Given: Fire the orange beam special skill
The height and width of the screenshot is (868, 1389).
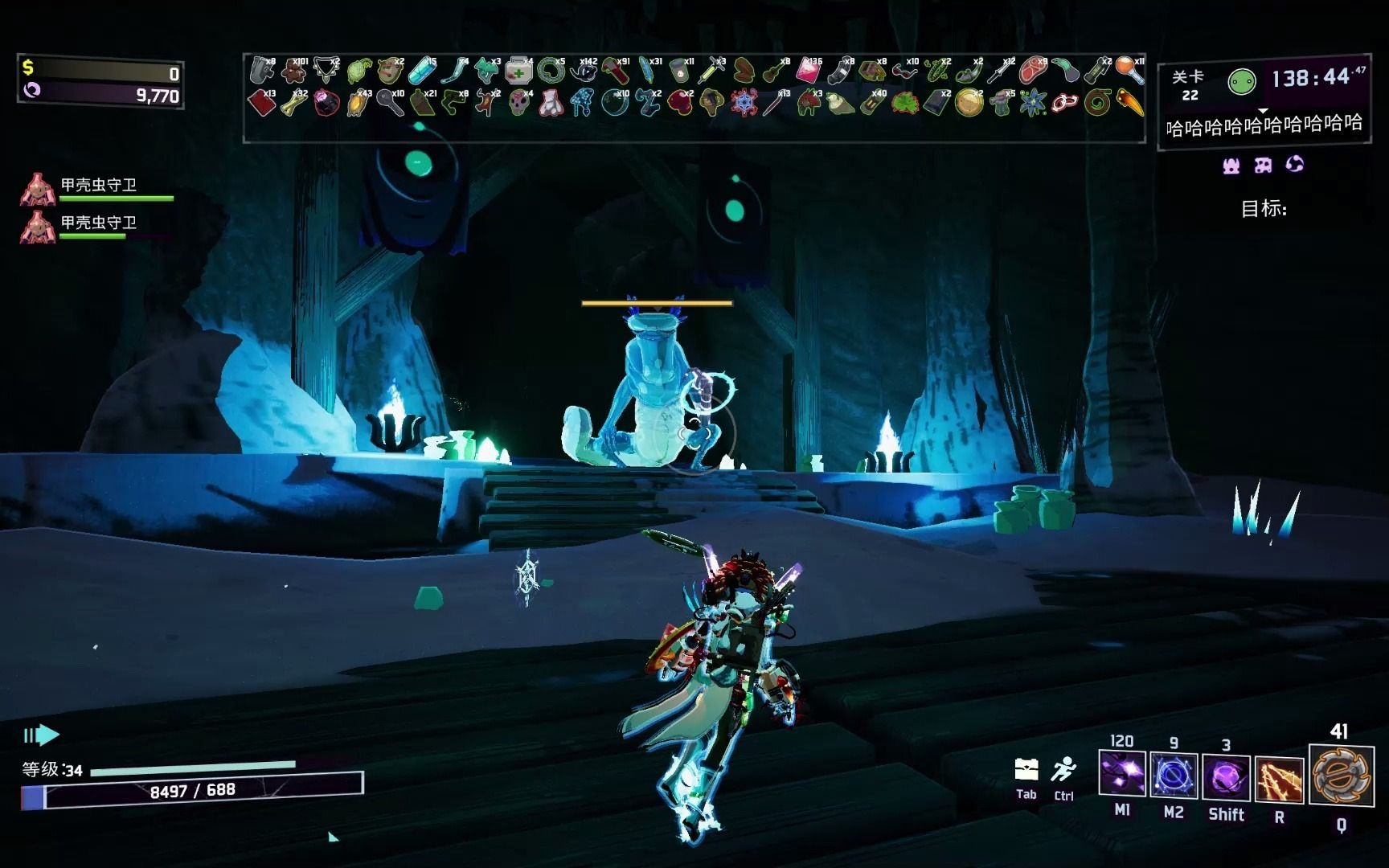Looking at the screenshot, I should point(1278,780).
